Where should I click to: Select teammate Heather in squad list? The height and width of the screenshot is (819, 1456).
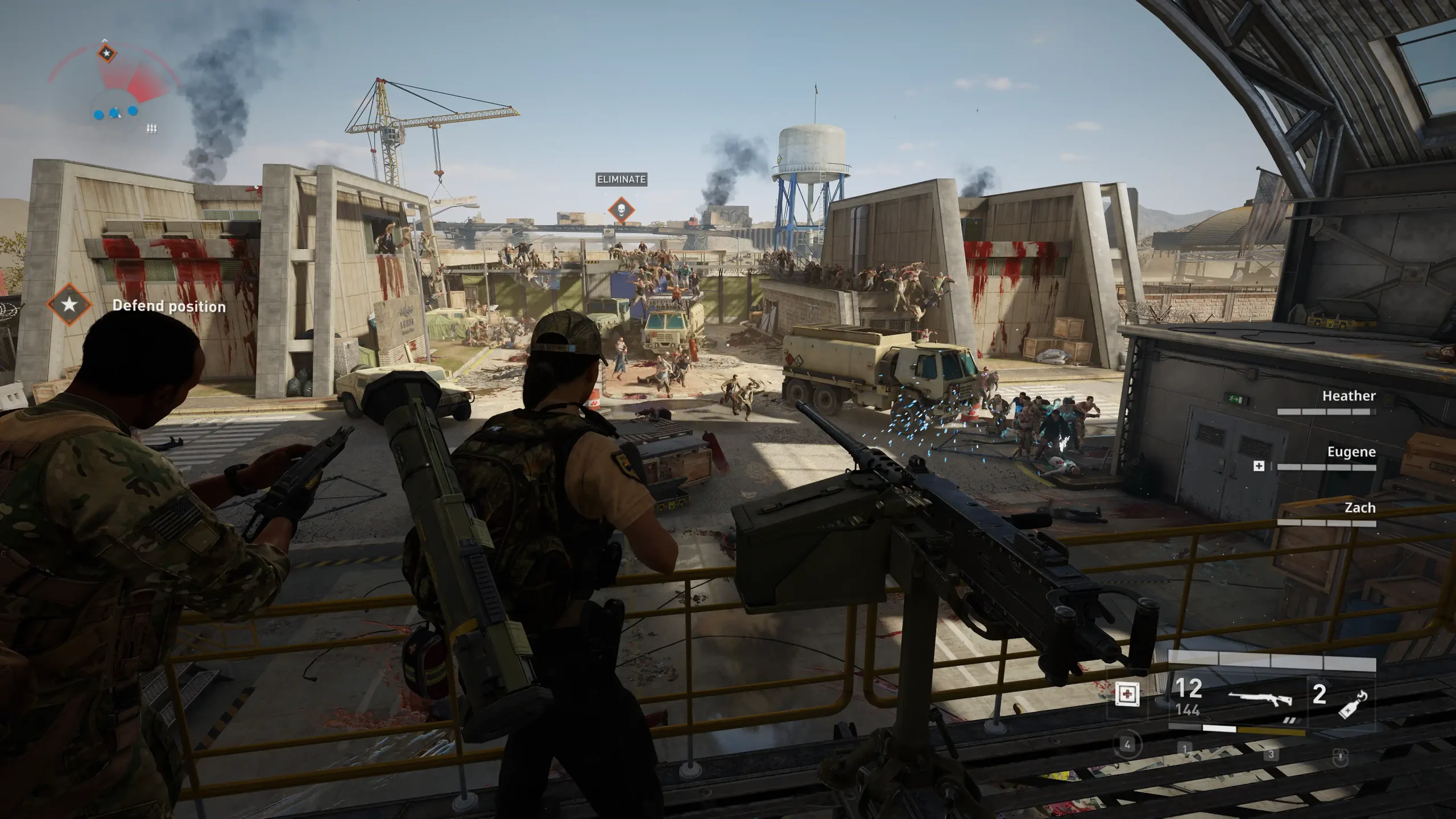[x=1349, y=396]
